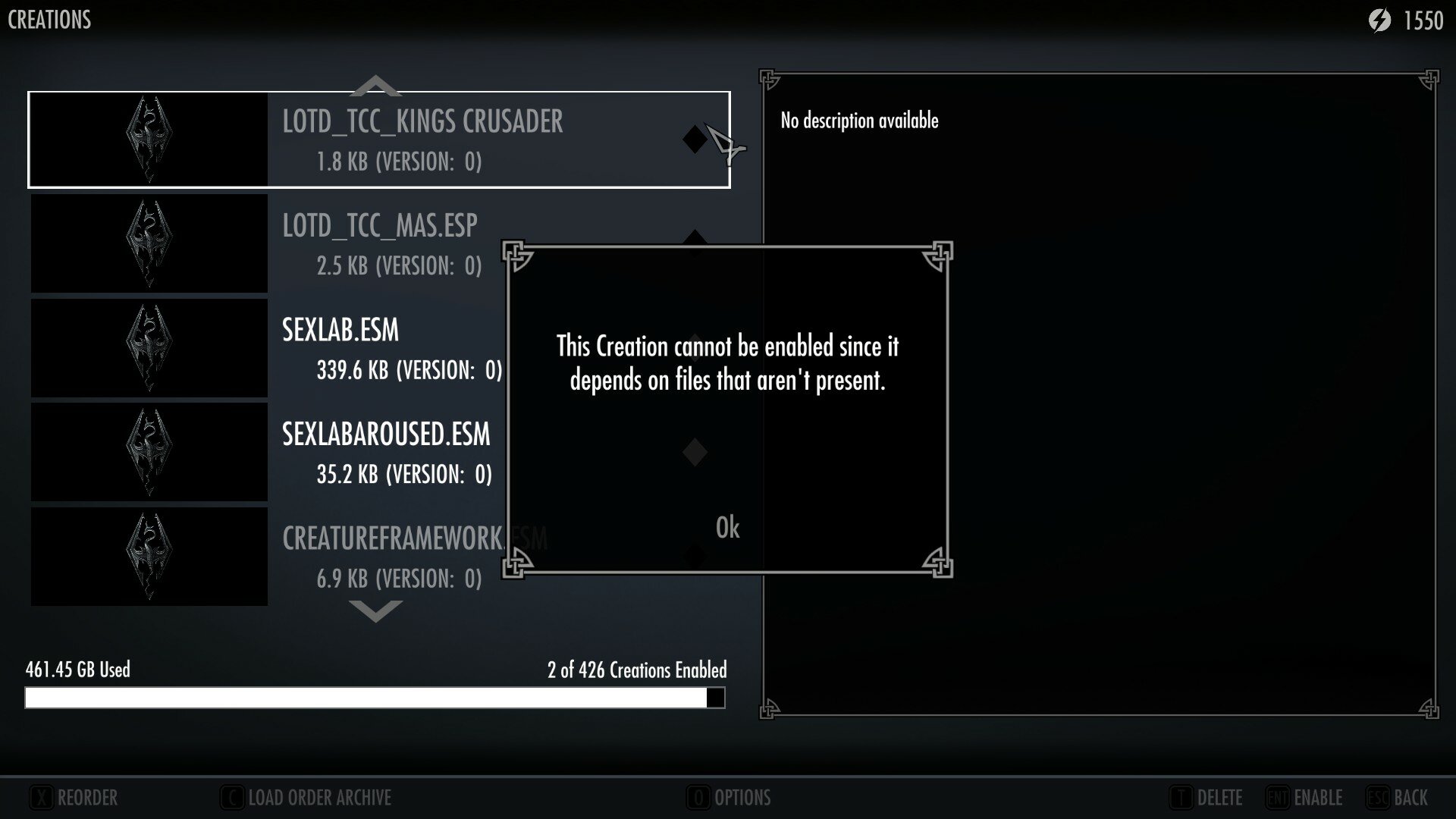The width and height of the screenshot is (1456, 819).
Task: Click the LOTD_TCC_KINGS CRUSADER thumbnail image
Action: click(x=149, y=139)
